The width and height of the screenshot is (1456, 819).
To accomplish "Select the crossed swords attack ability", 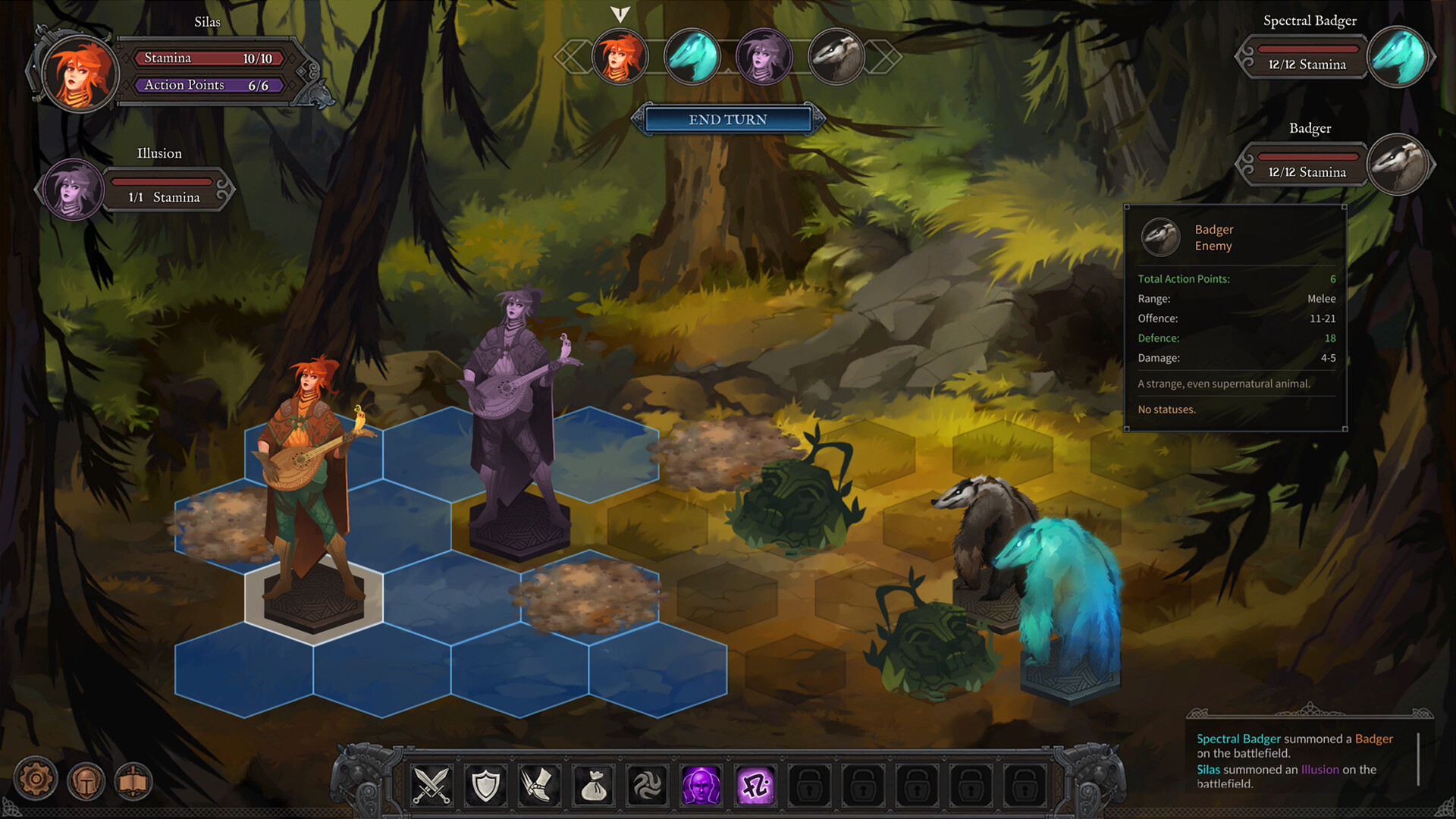I will pos(431,786).
